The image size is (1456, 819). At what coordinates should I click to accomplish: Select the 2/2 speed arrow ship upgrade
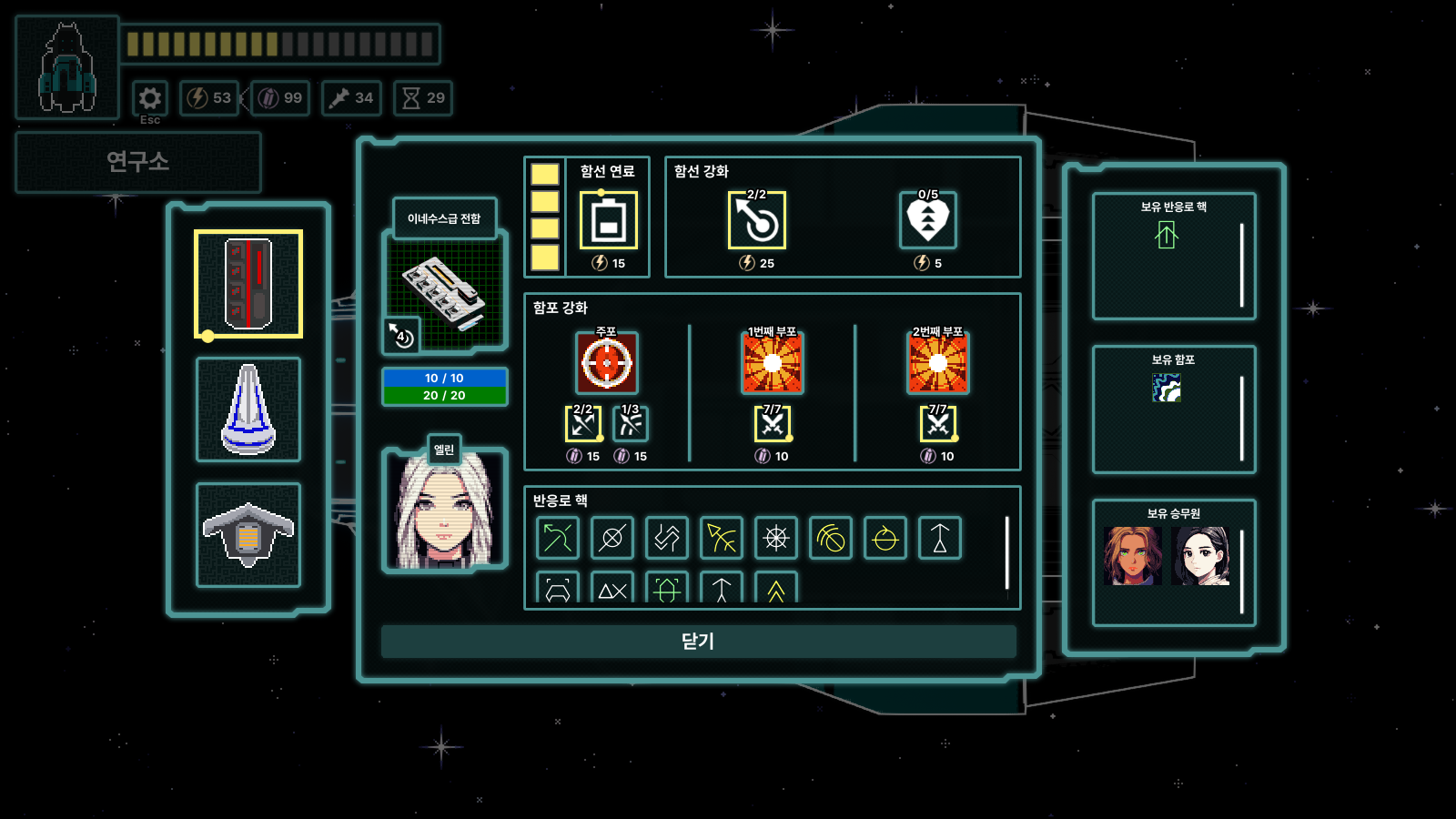(x=758, y=221)
